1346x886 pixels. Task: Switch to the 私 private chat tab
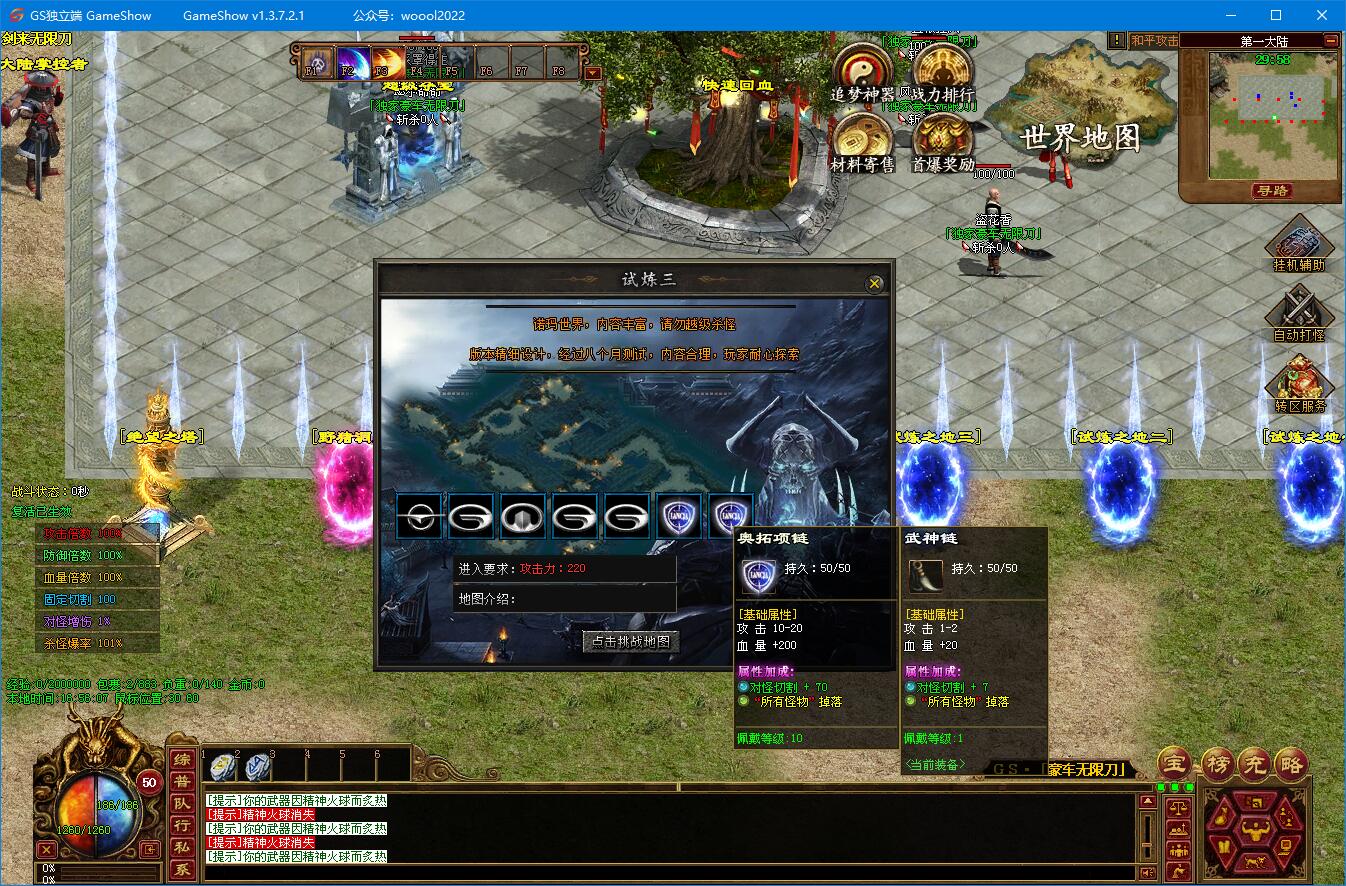coord(182,848)
